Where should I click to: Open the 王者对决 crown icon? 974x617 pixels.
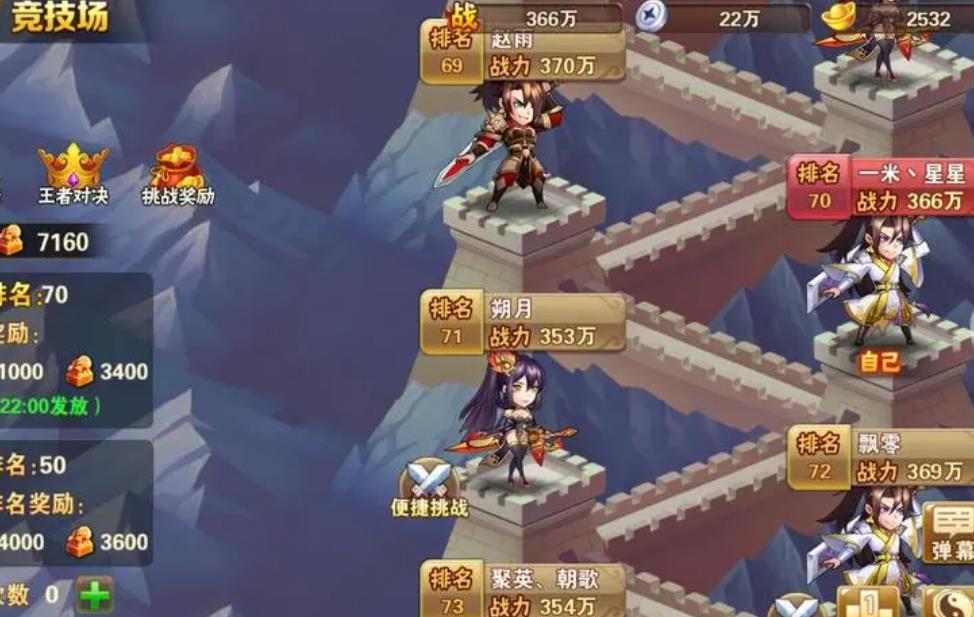[x=72, y=172]
